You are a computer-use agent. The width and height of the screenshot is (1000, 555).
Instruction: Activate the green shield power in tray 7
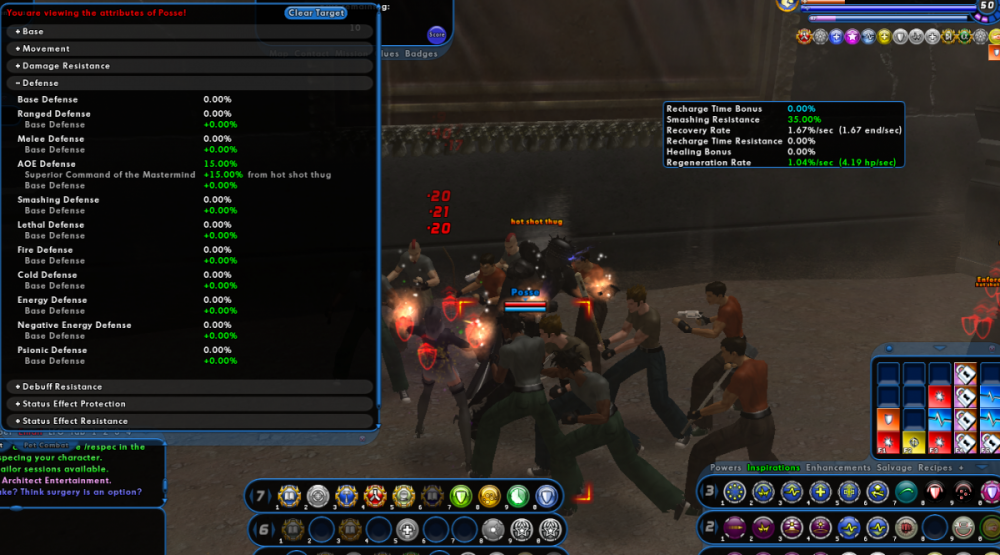[x=461, y=496]
